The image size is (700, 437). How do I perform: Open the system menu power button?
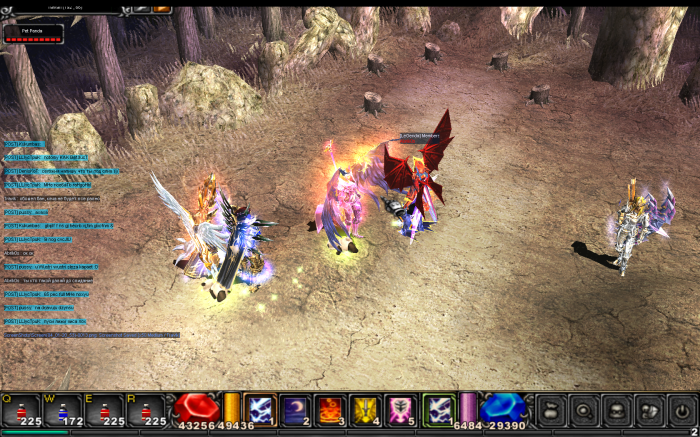pyautogui.click(x=681, y=410)
